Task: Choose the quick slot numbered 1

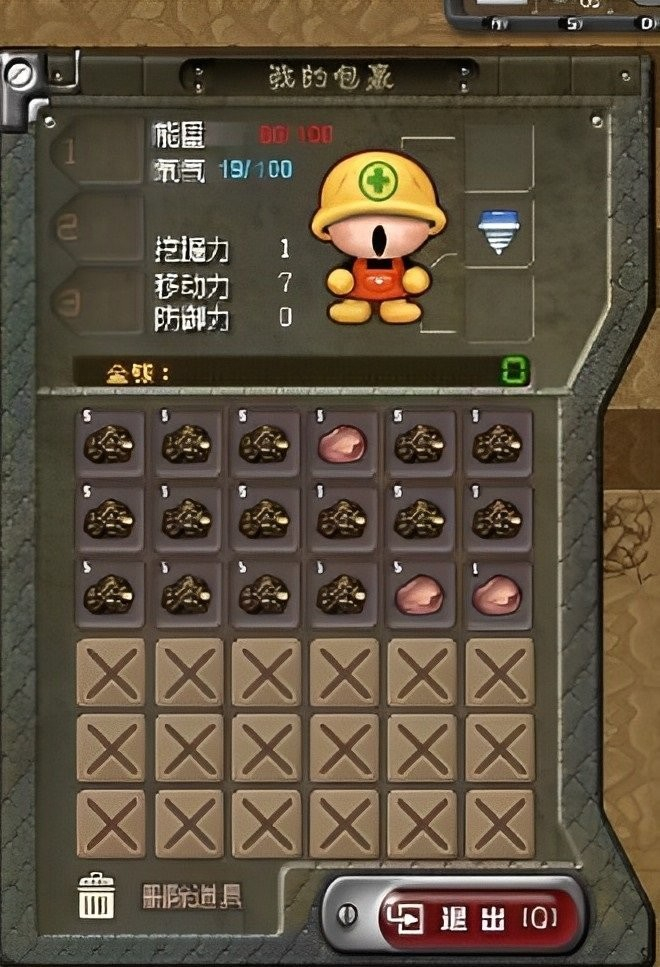Action: tap(95, 154)
